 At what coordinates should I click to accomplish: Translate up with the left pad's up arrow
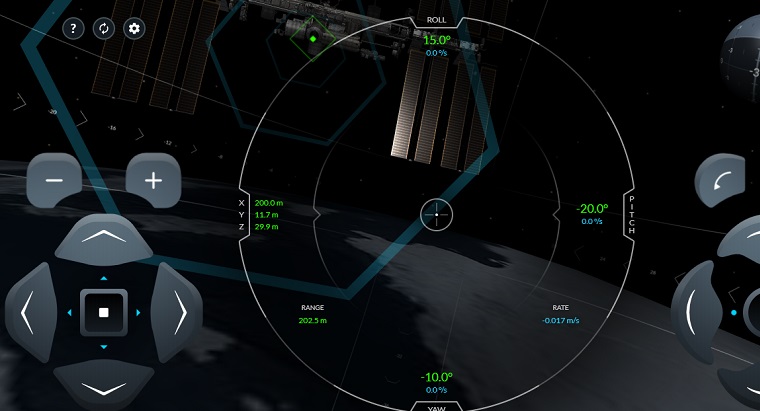tap(103, 238)
